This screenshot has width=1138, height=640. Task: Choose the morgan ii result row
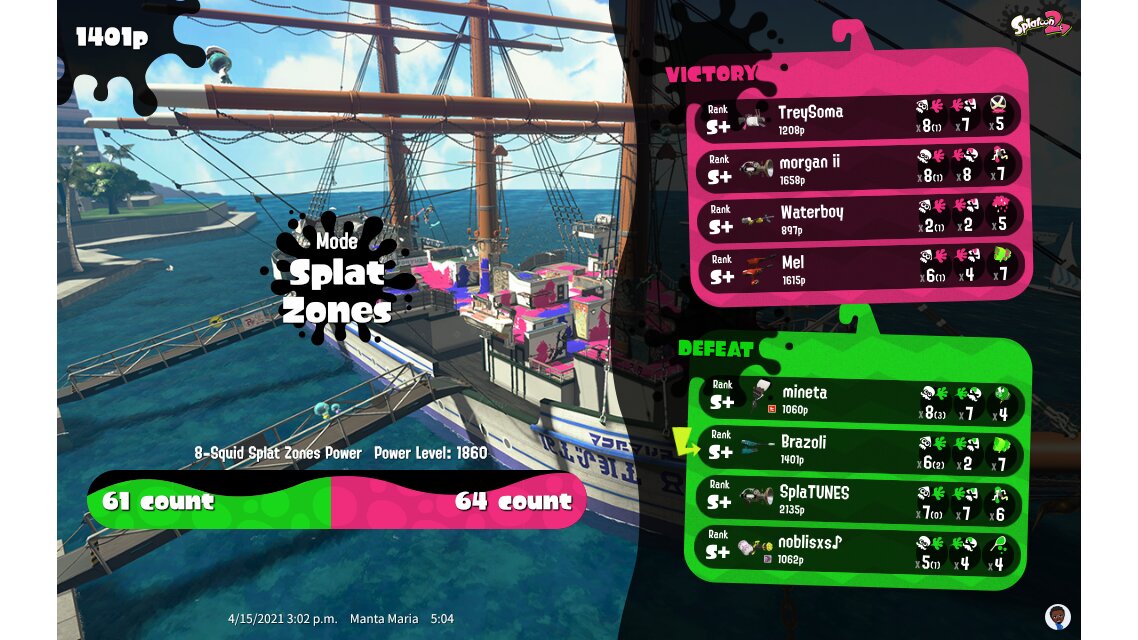[860, 166]
